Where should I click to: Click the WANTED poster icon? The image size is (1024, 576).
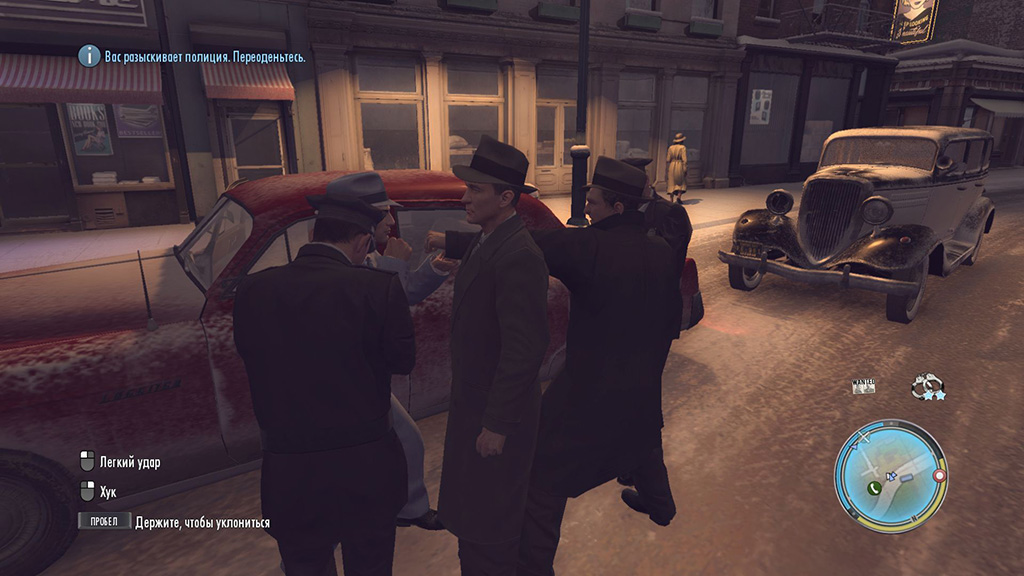pos(862,386)
